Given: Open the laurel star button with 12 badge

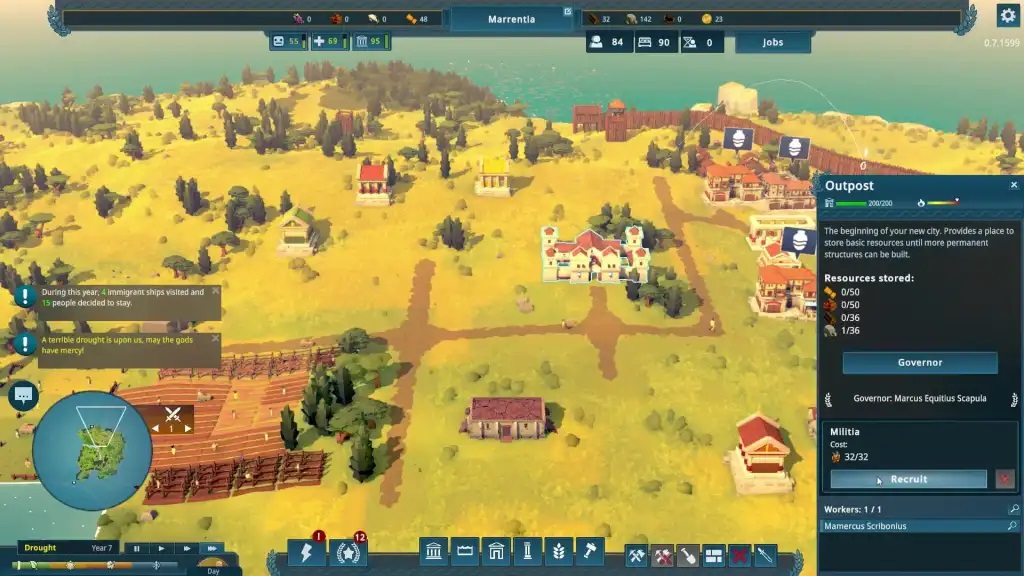Looking at the screenshot, I should point(347,553).
